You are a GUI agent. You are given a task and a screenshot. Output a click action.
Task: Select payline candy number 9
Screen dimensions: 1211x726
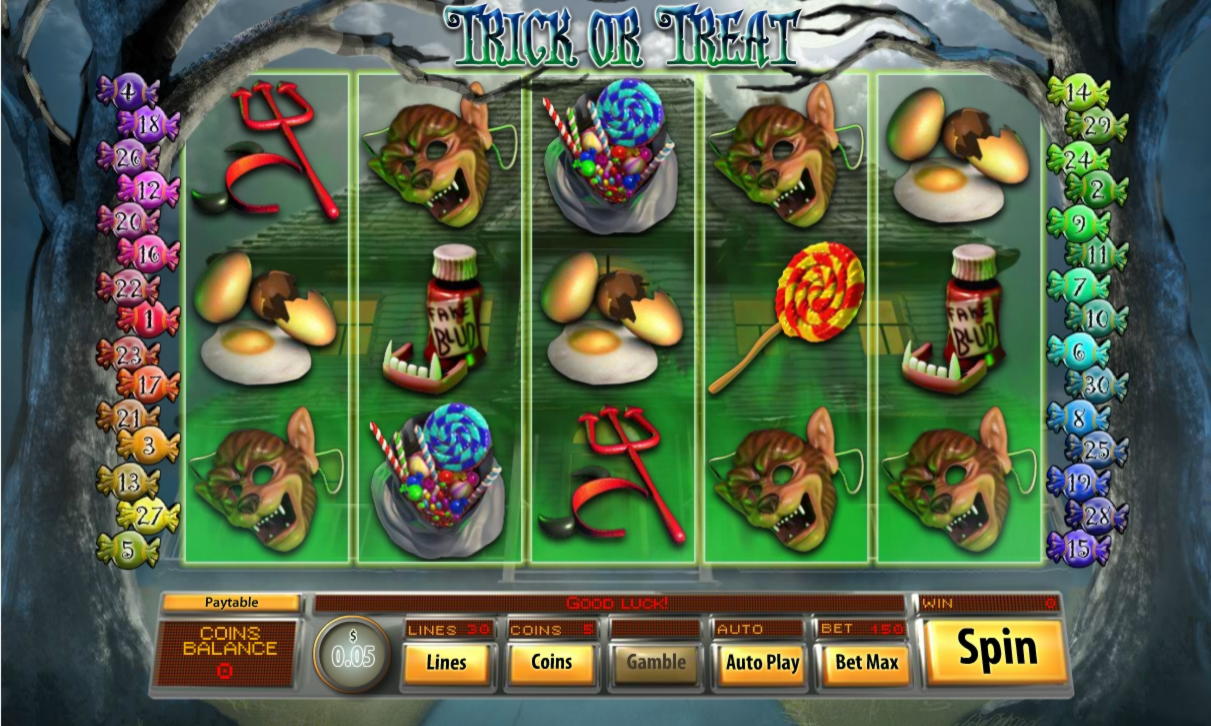point(1077,223)
